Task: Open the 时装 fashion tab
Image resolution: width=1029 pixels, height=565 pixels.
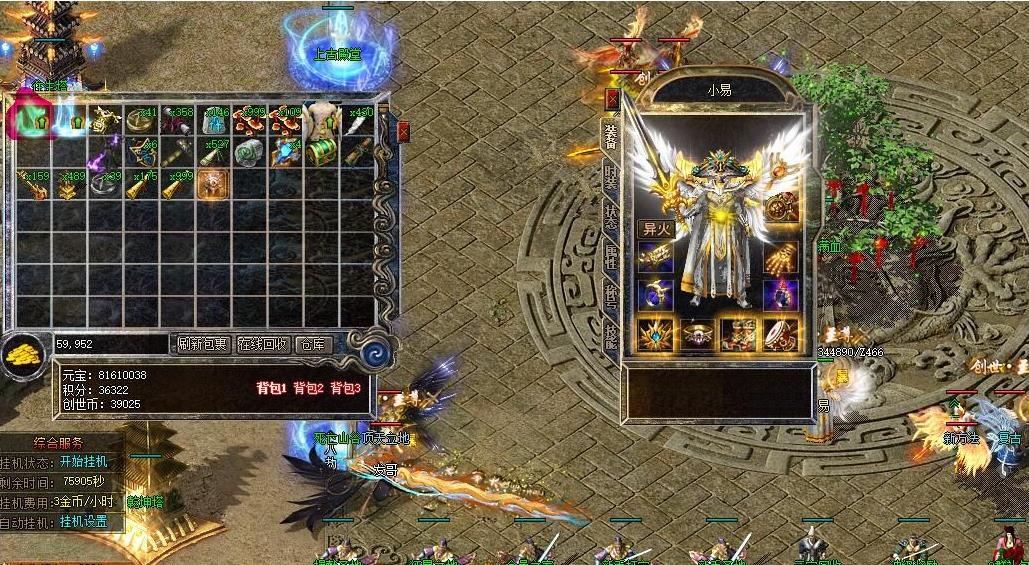Action: [609, 181]
